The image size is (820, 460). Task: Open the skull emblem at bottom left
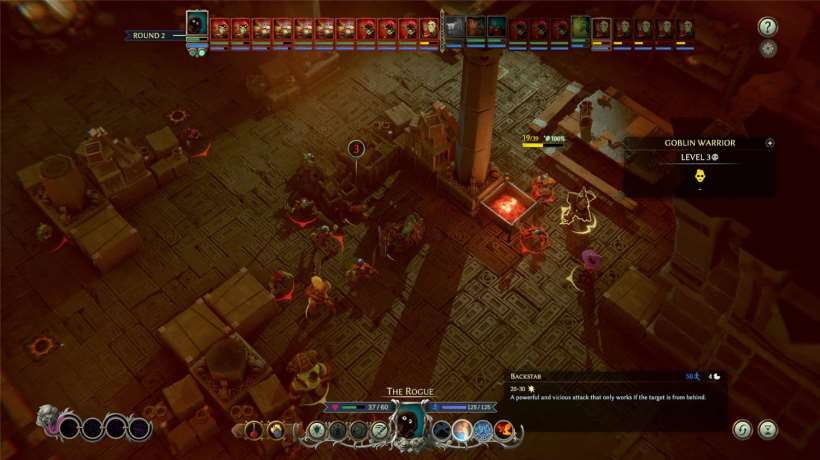pyautogui.click(x=48, y=418)
